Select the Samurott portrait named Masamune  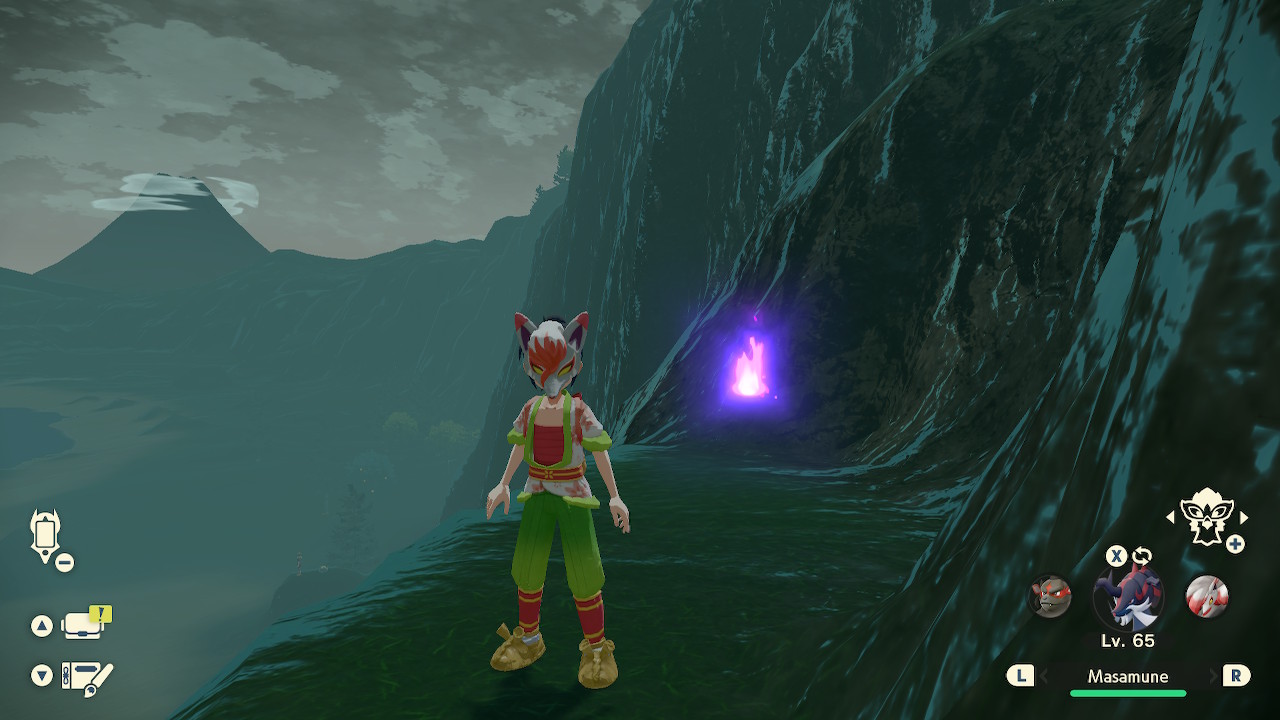pos(1128,597)
